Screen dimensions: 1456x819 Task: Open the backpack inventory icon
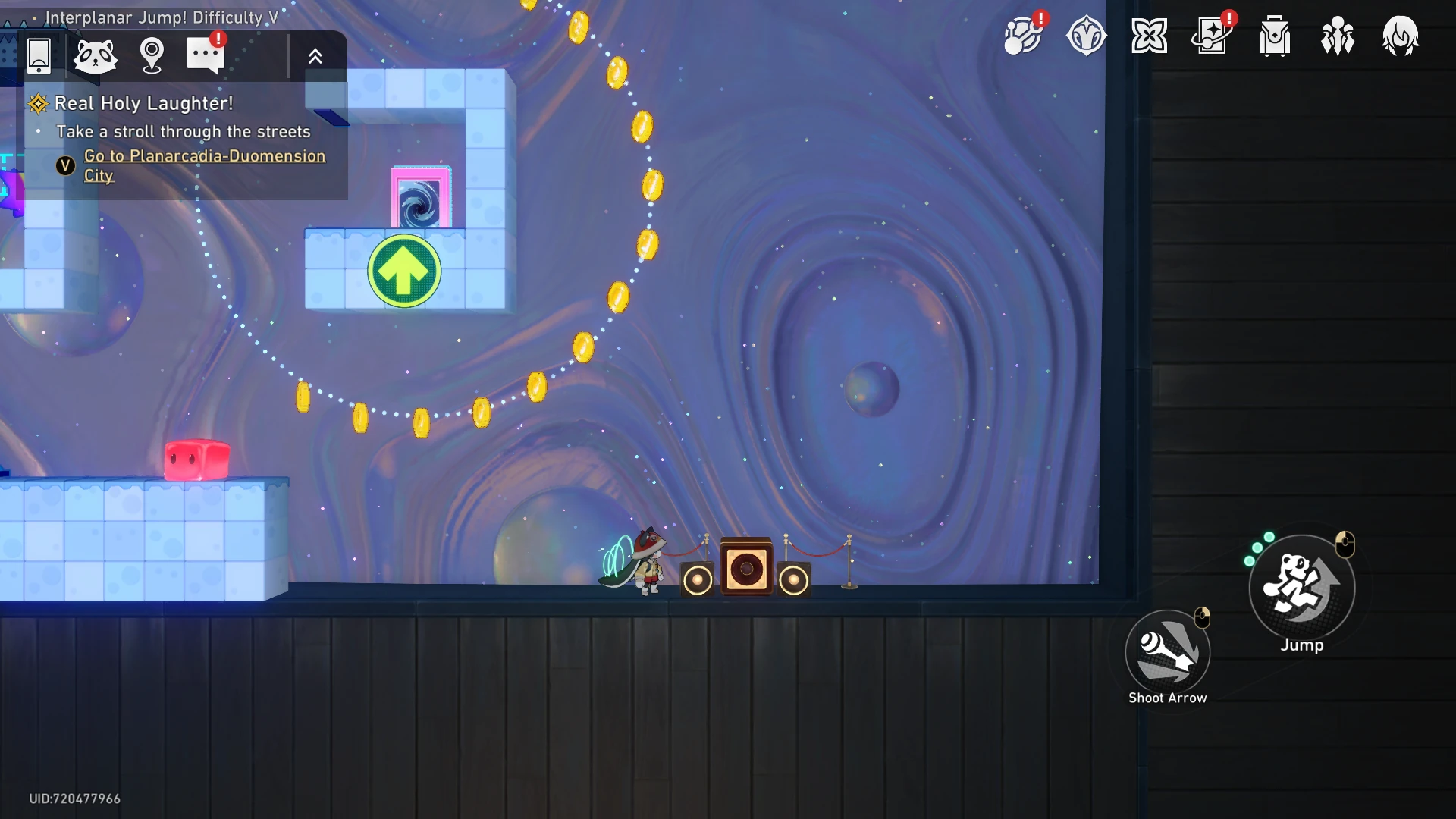pyautogui.click(x=1275, y=36)
